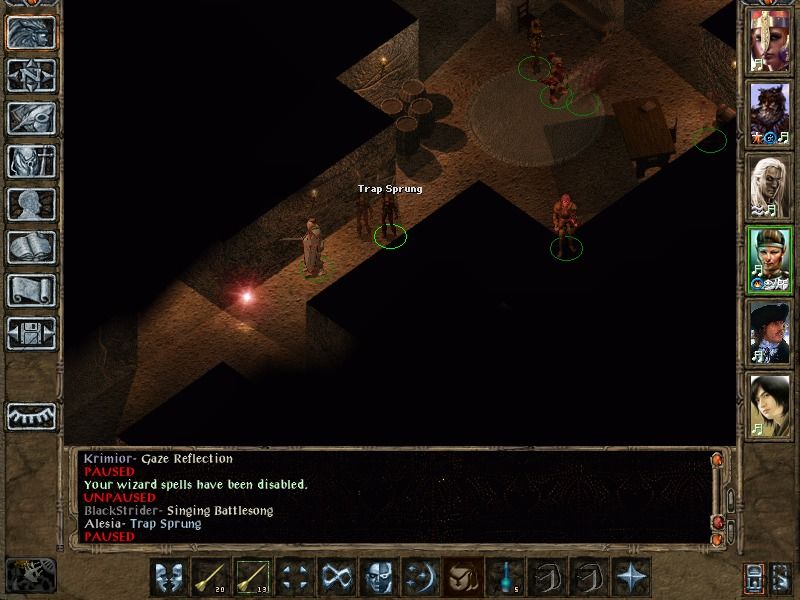
Task: Toggle pause with the bottom-left clock button
Action: tap(30, 575)
